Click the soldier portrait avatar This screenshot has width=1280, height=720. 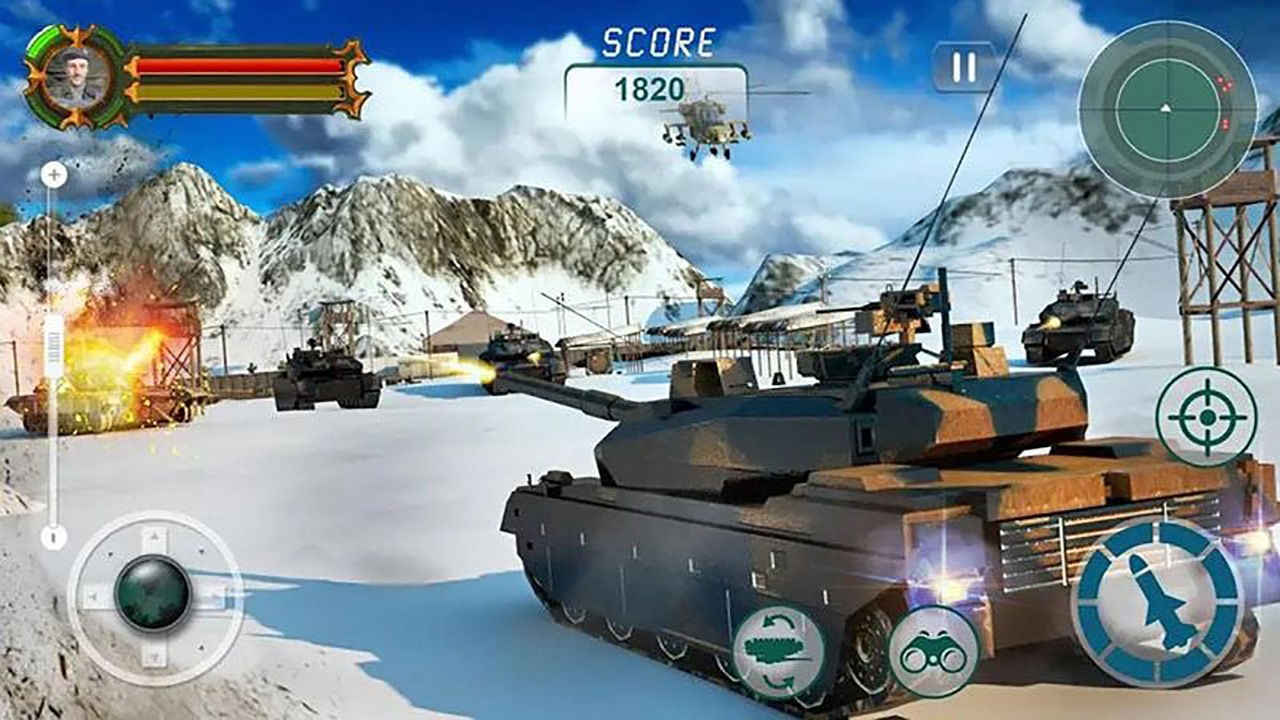point(75,77)
